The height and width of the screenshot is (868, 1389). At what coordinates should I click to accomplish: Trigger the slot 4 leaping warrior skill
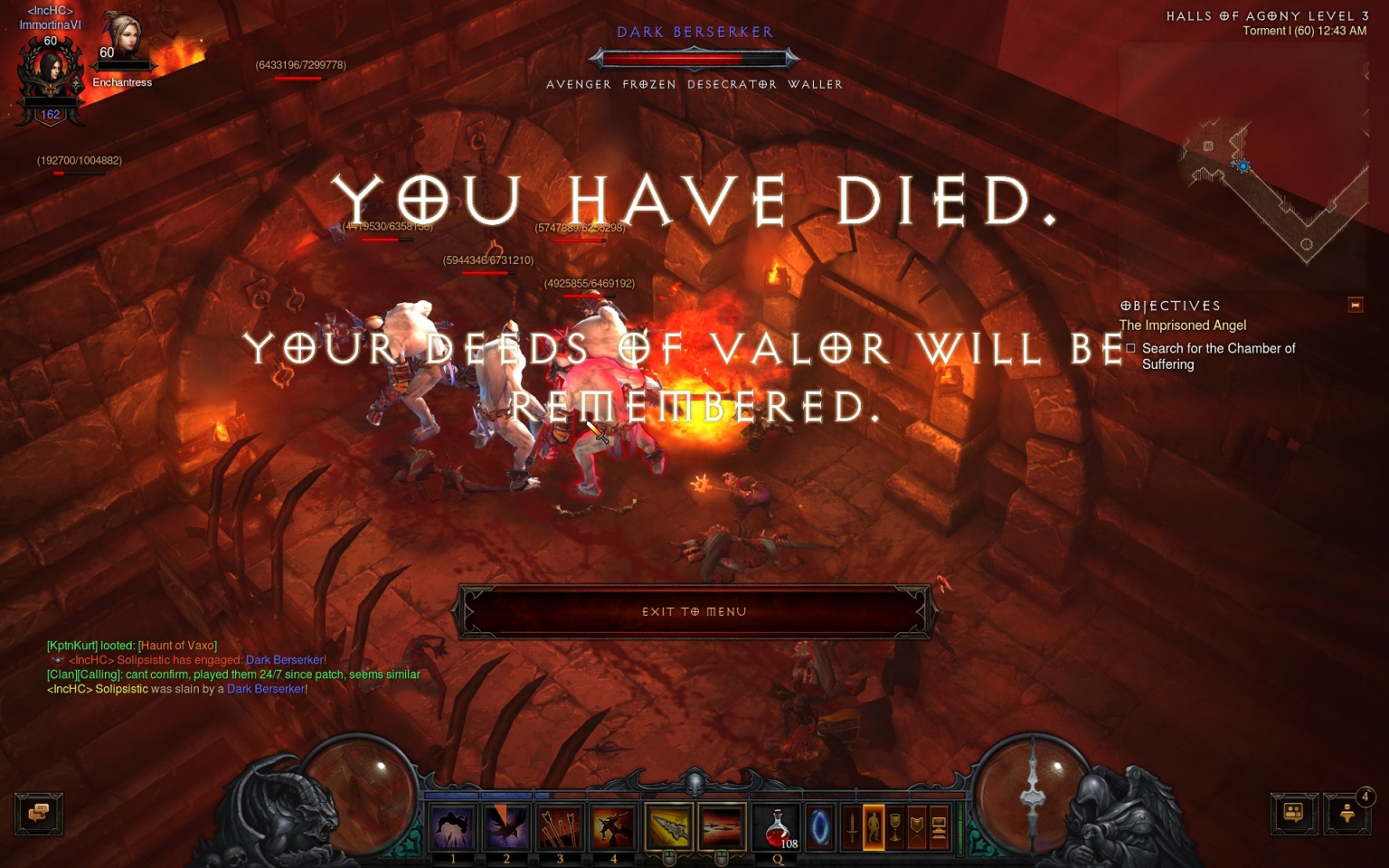tap(613, 826)
